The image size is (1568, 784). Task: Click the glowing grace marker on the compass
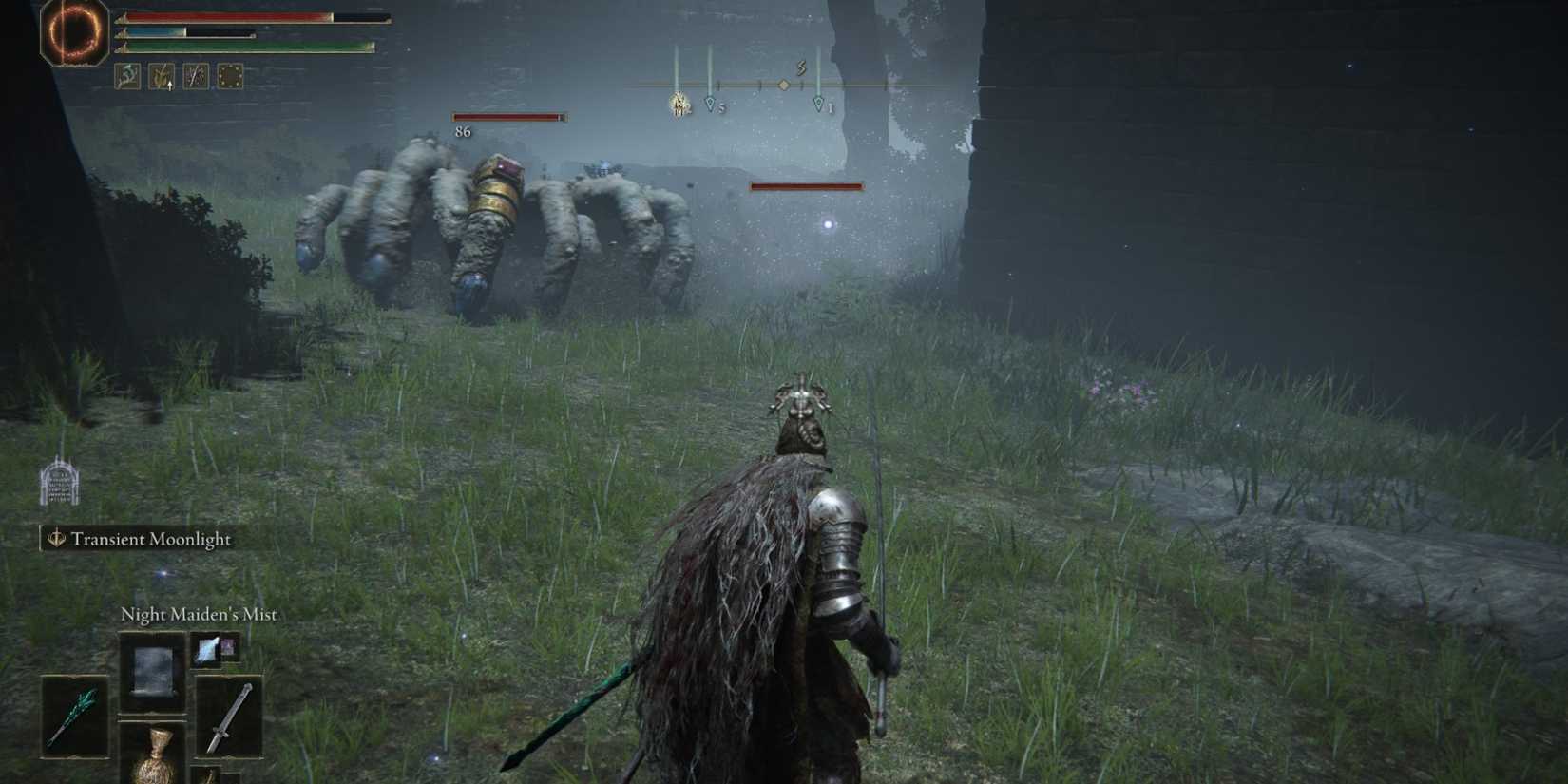[679, 104]
